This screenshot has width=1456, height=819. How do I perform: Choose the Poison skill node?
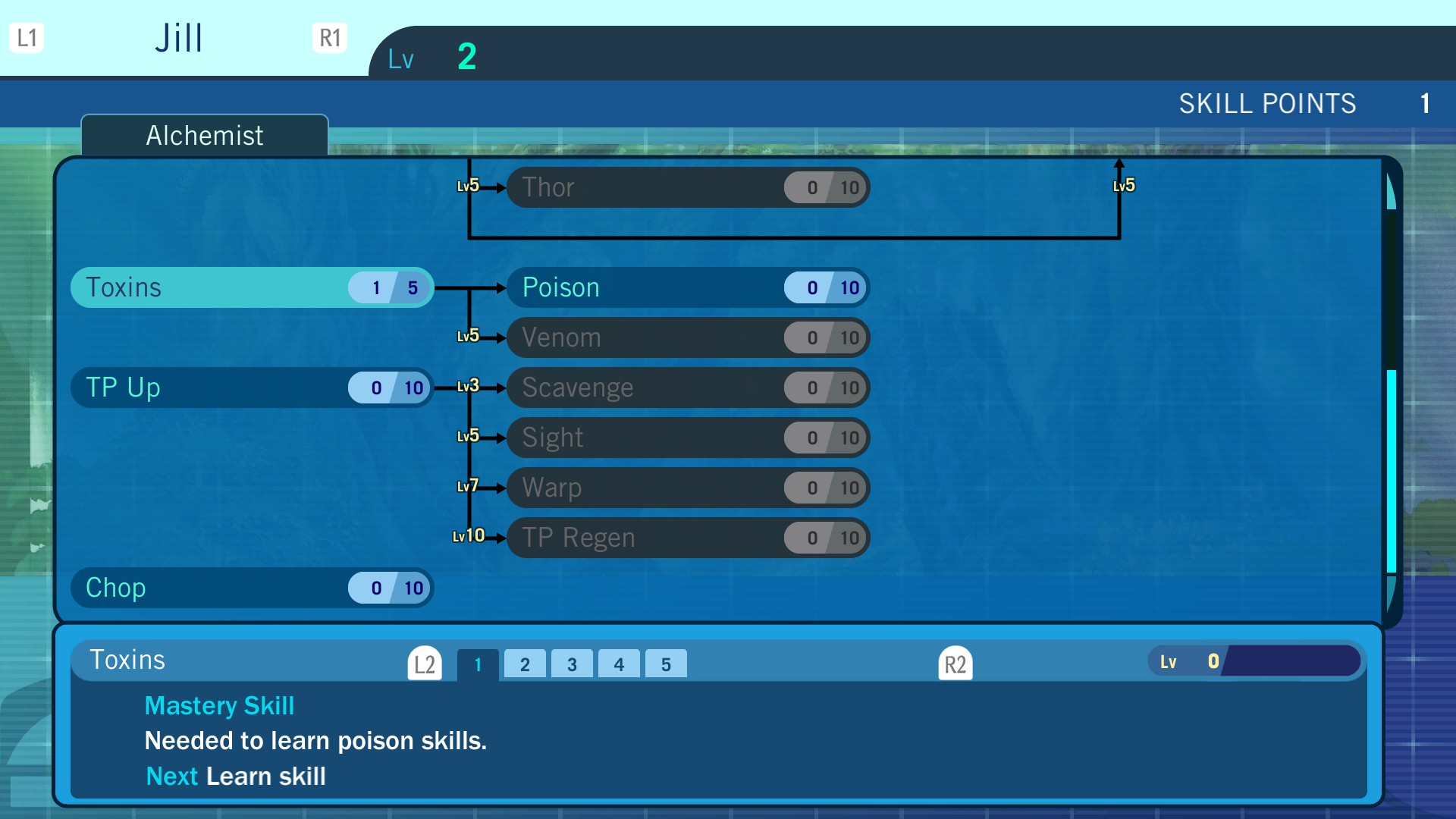coord(687,287)
